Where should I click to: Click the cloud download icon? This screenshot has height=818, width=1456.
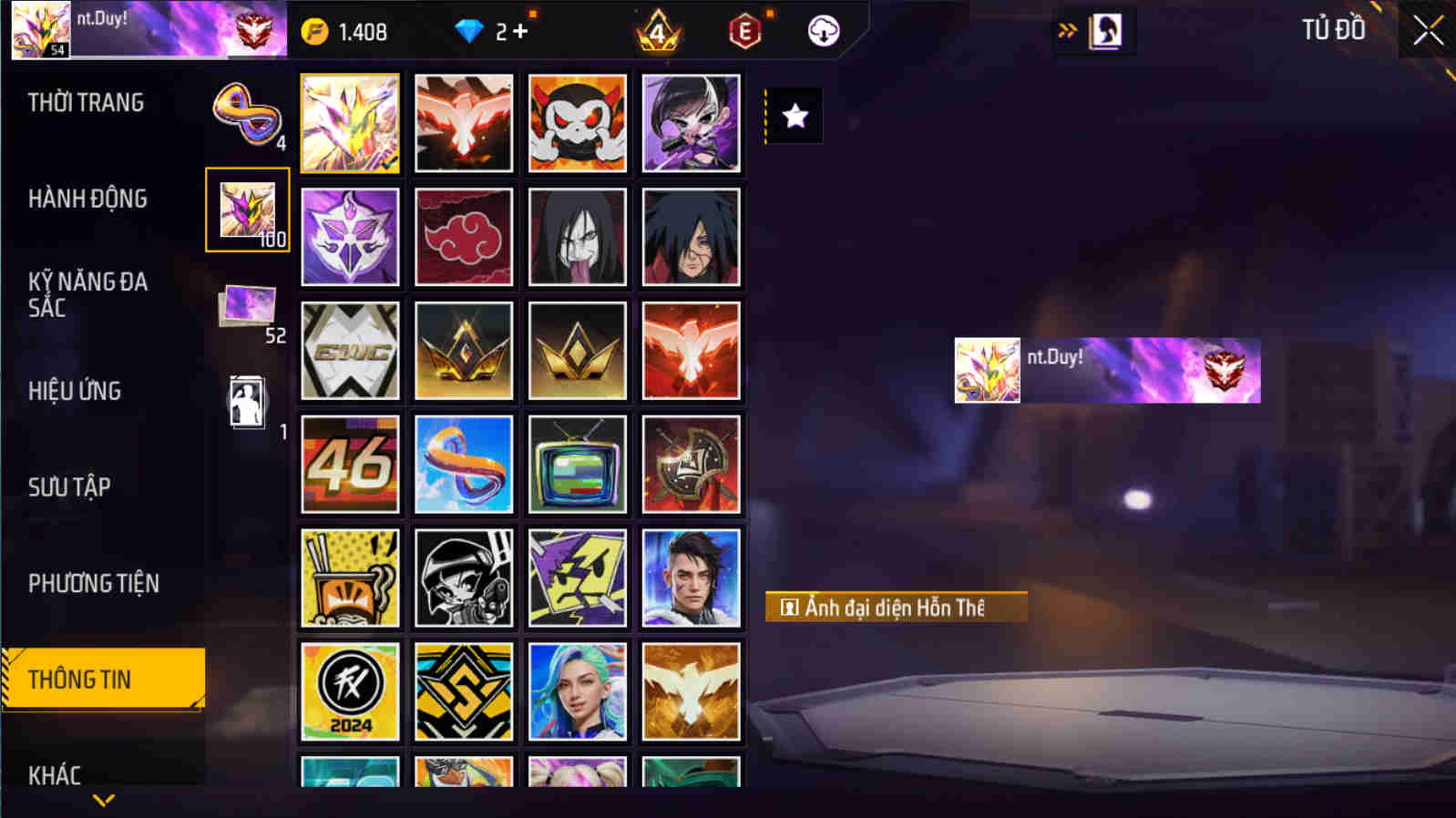(823, 30)
